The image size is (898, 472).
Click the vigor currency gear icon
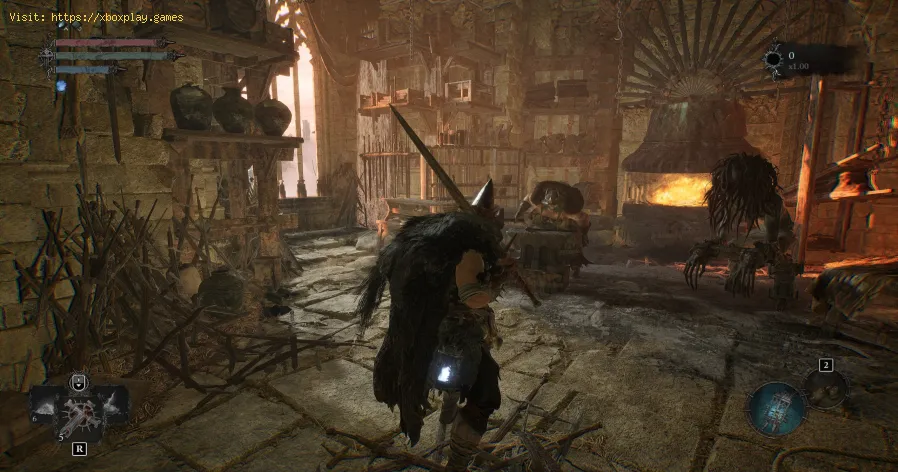[773, 58]
